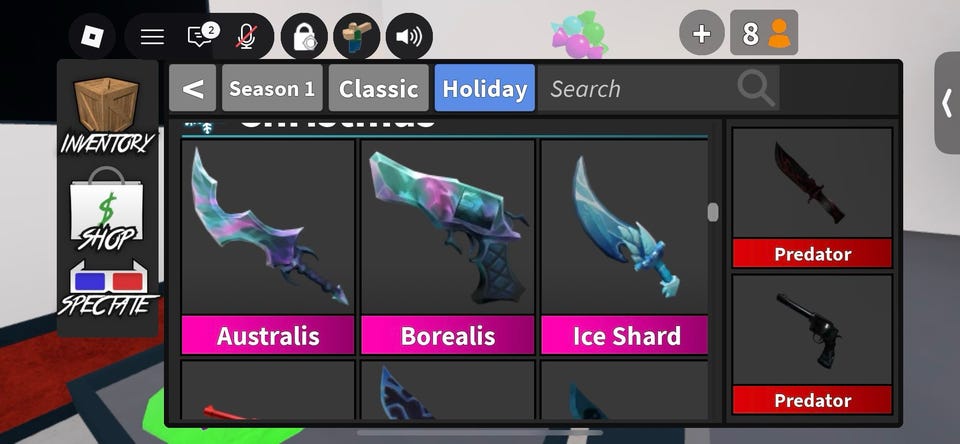Select the Australis knife
960x444 pixels.
pos(268,247)
